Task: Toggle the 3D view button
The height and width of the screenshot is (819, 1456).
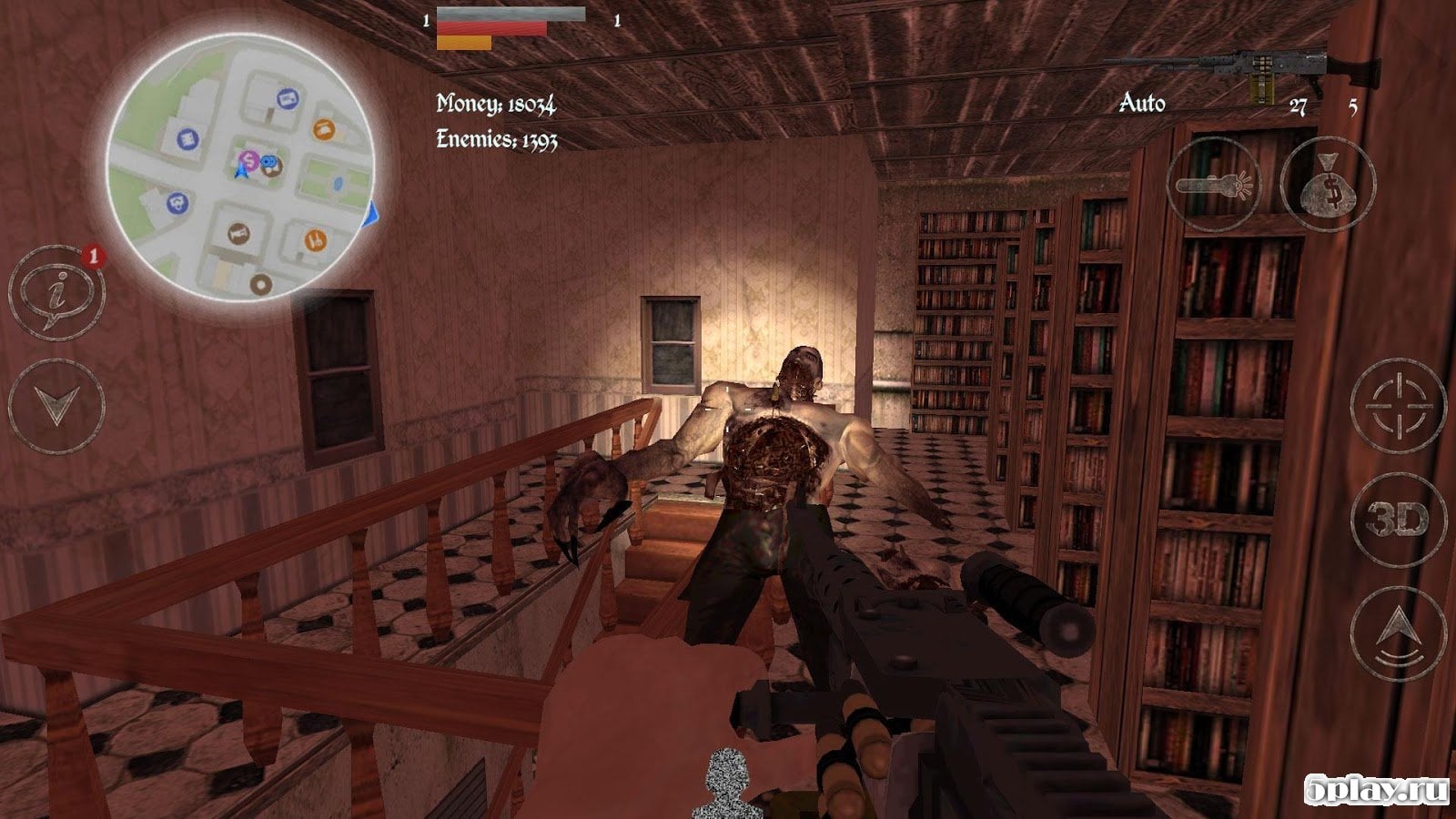Action: click(1398, 520)
